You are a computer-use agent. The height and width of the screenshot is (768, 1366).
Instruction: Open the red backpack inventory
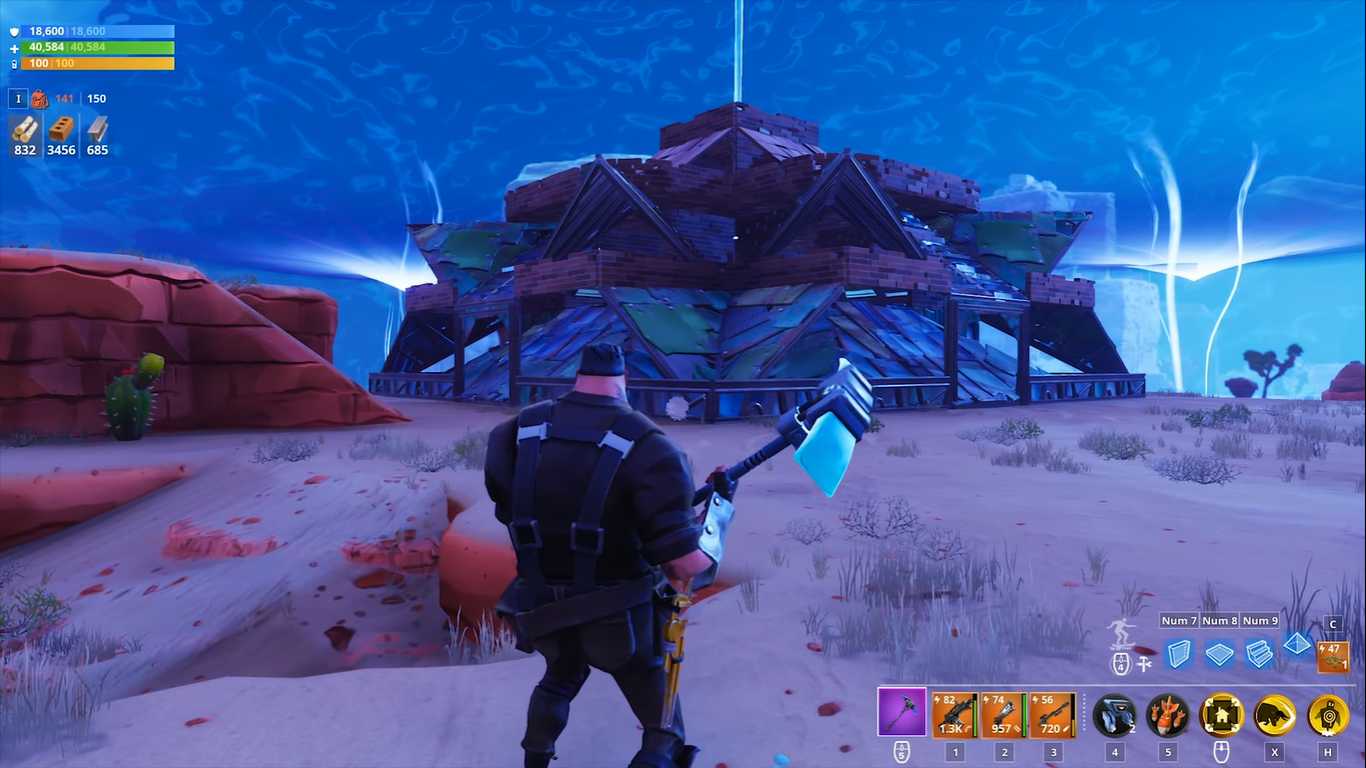click(39, 99)
